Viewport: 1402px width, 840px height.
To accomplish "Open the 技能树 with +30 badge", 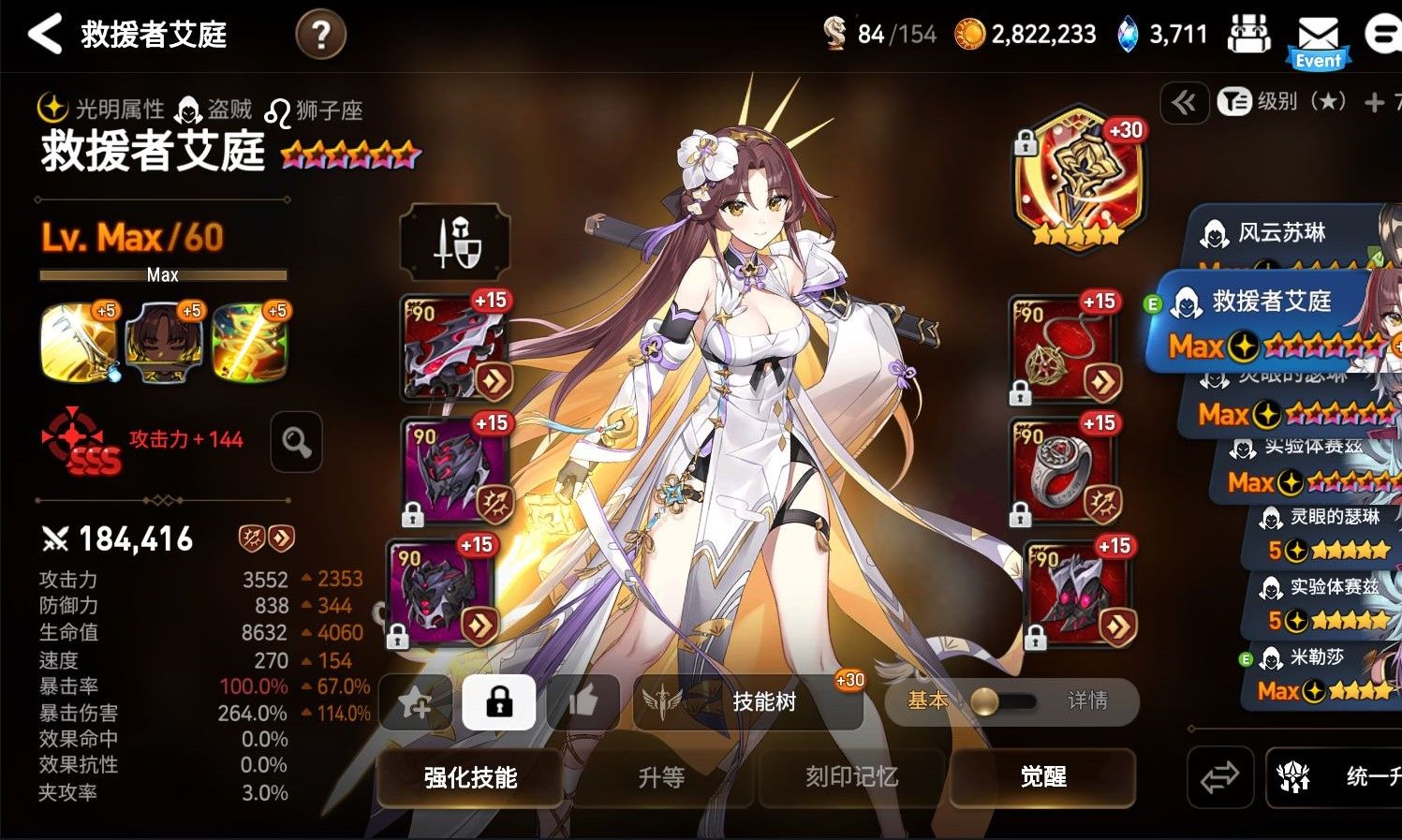I will (x=763, y=702).
